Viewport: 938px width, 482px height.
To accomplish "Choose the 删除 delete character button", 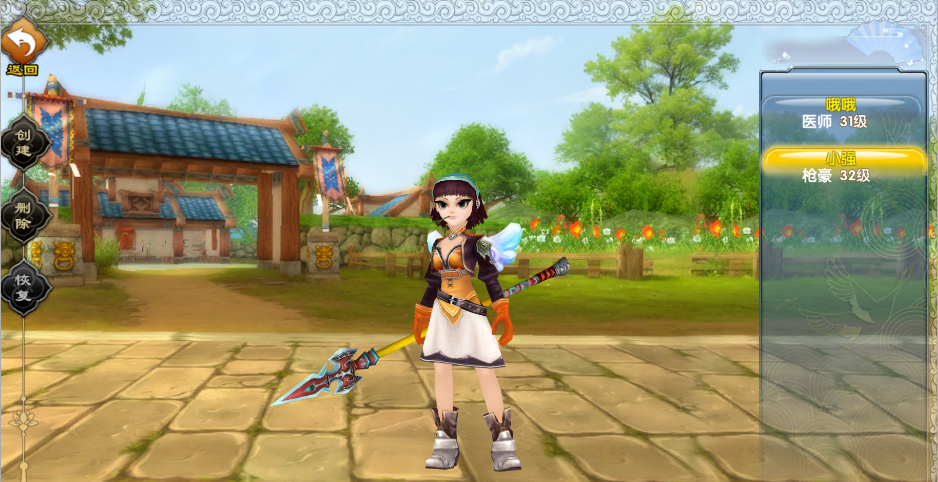I will click(24, 215).
